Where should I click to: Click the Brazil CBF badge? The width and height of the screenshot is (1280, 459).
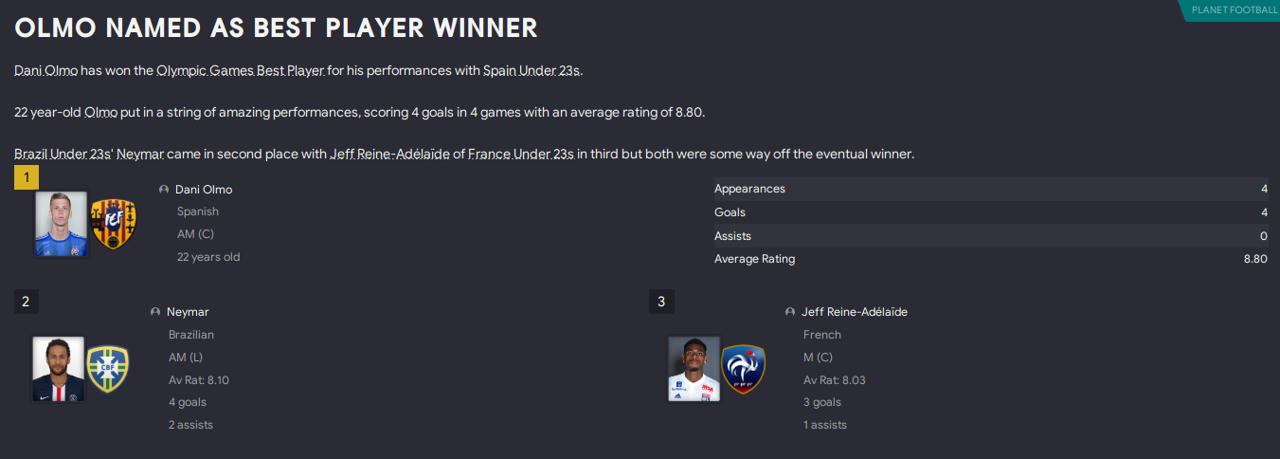click(x=107, y=369)
